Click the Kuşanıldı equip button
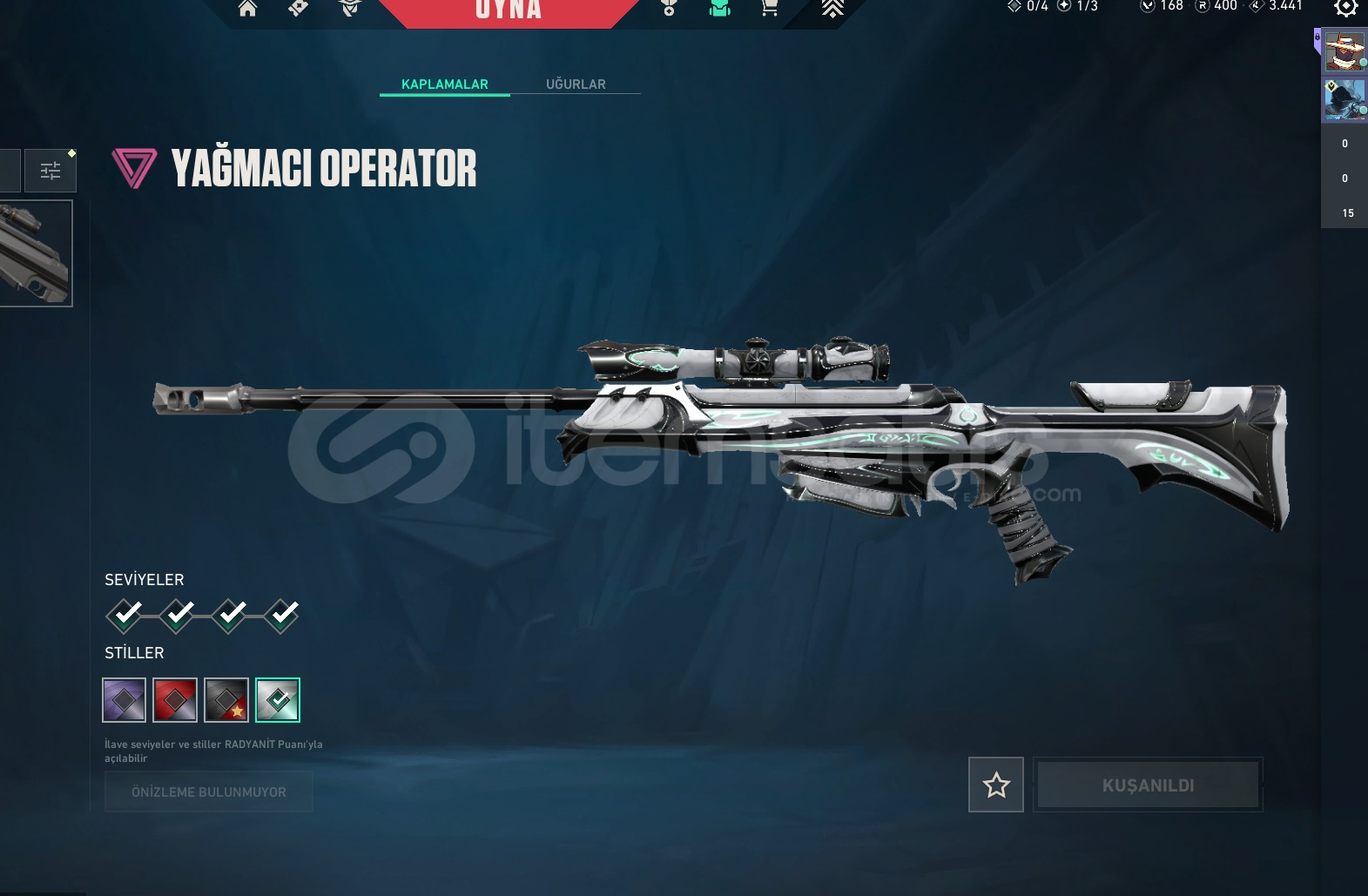The height and width of the screenshot is (896, 1368). point(1148,785)
